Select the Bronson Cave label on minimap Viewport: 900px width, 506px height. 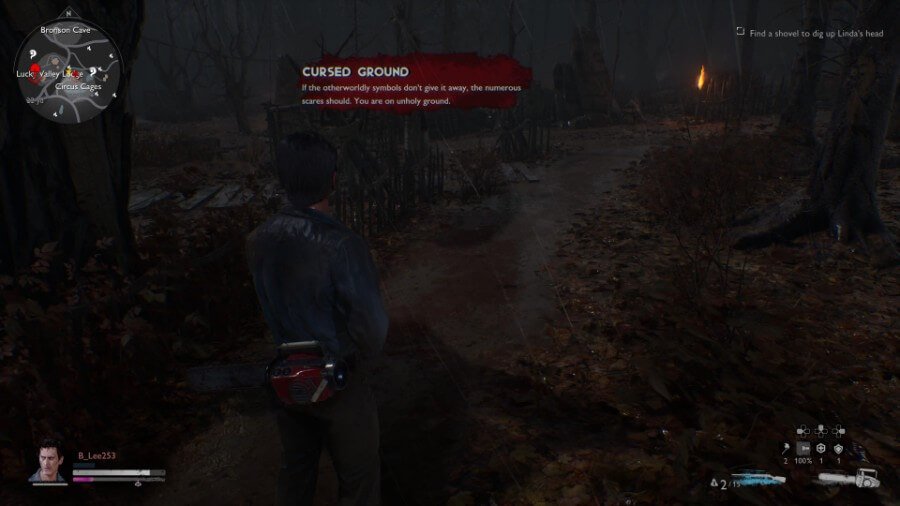point(66,31)
